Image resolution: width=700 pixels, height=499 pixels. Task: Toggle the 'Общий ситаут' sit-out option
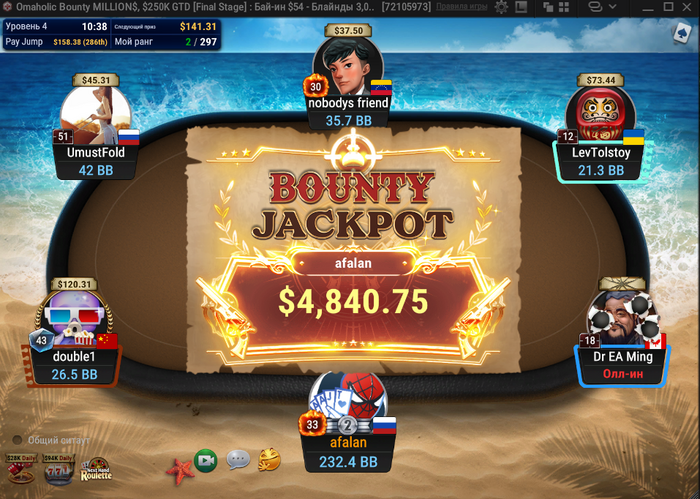pyautogui.click(x=18, y=440)
